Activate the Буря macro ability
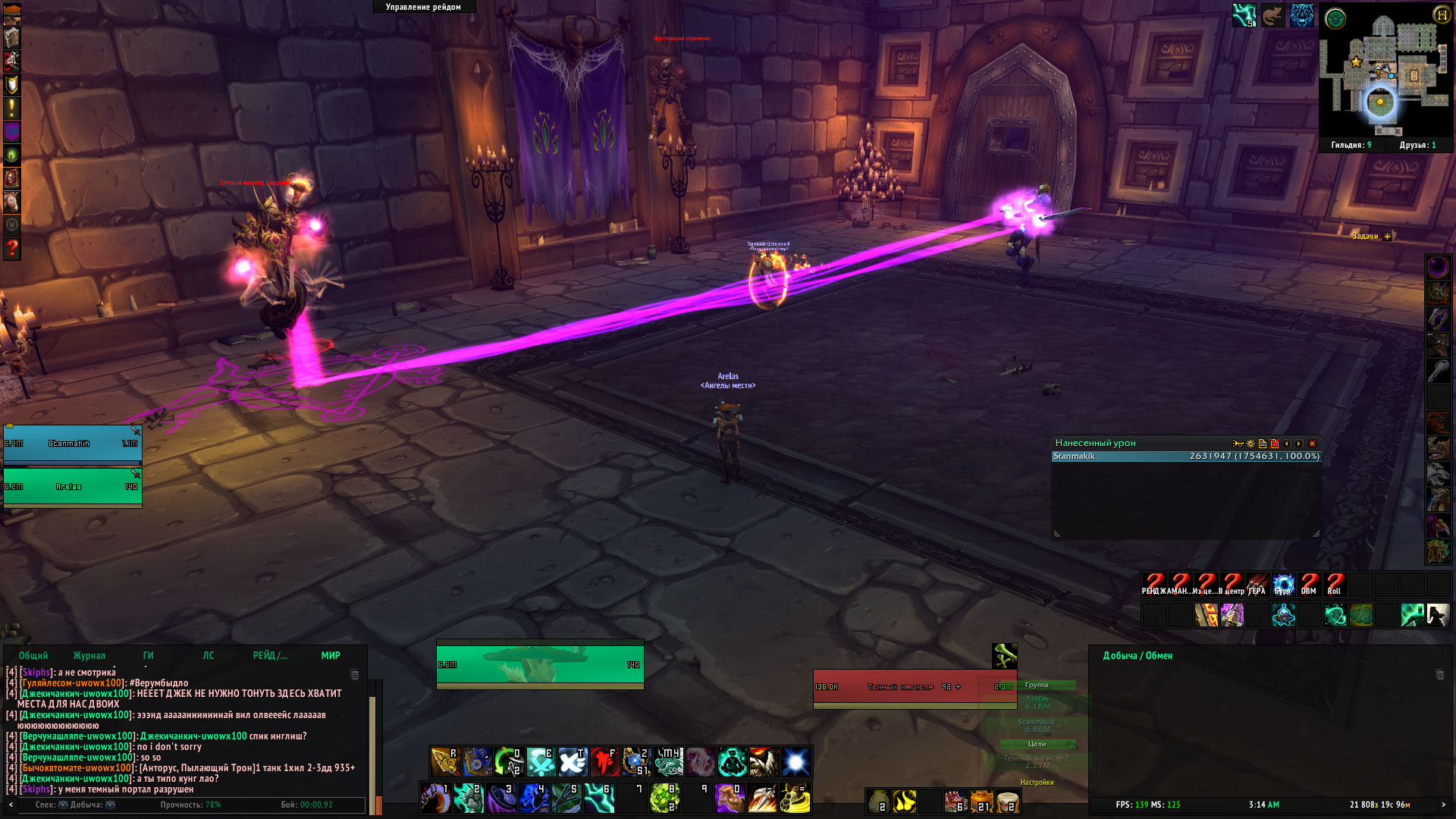 pyautogui.click(x=1282, y=584)
